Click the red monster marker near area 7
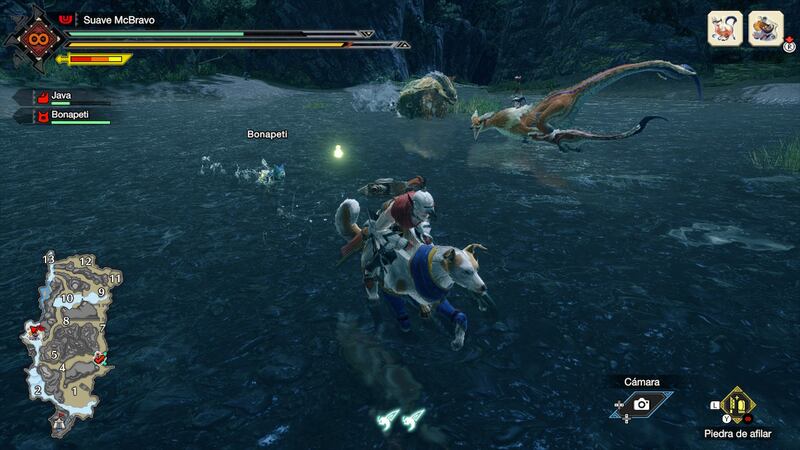The width and height of the screenshot is (800, 450). tap(98, 357)
